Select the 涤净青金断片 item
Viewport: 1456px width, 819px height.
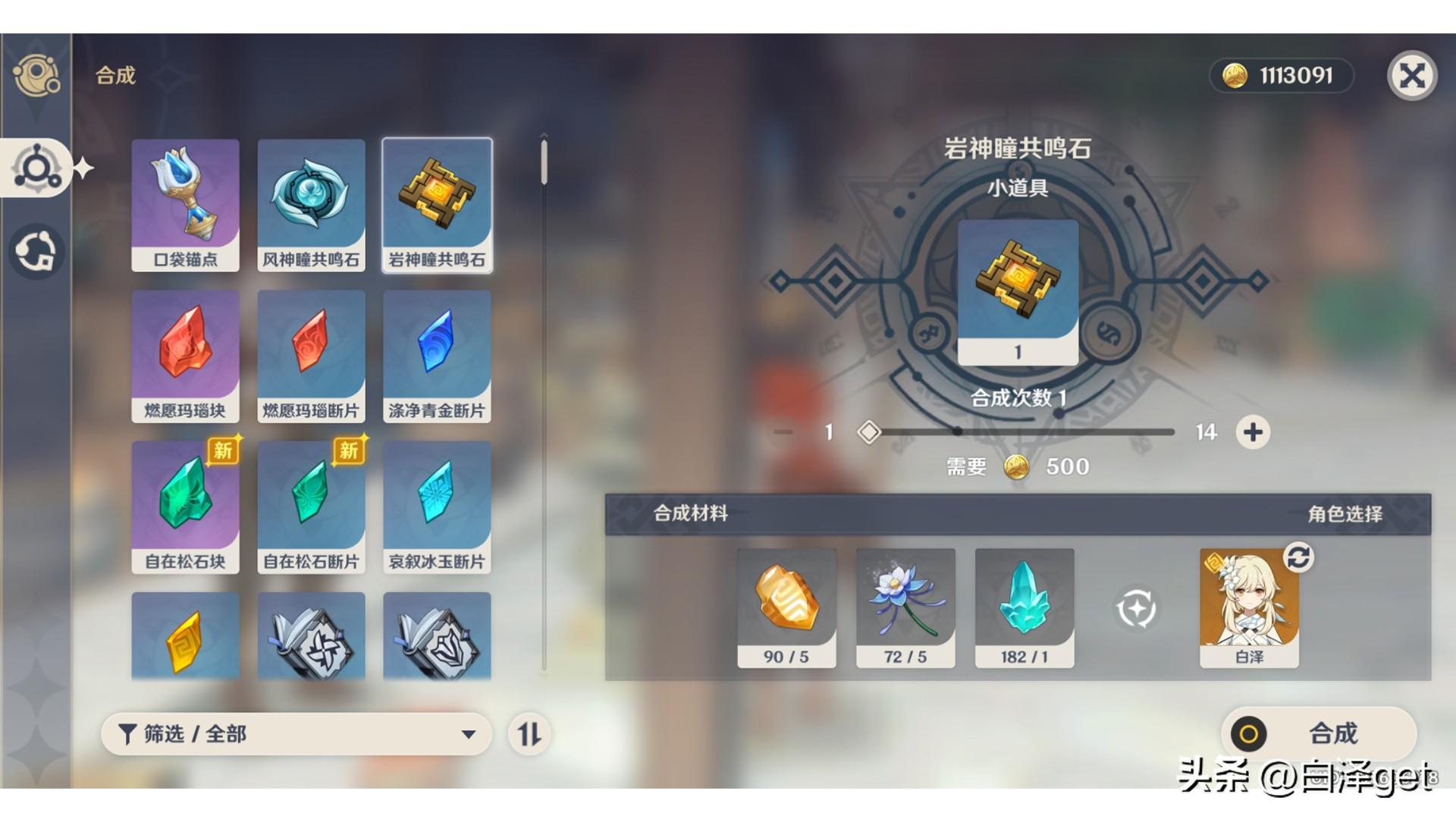[x=437, y=353]
